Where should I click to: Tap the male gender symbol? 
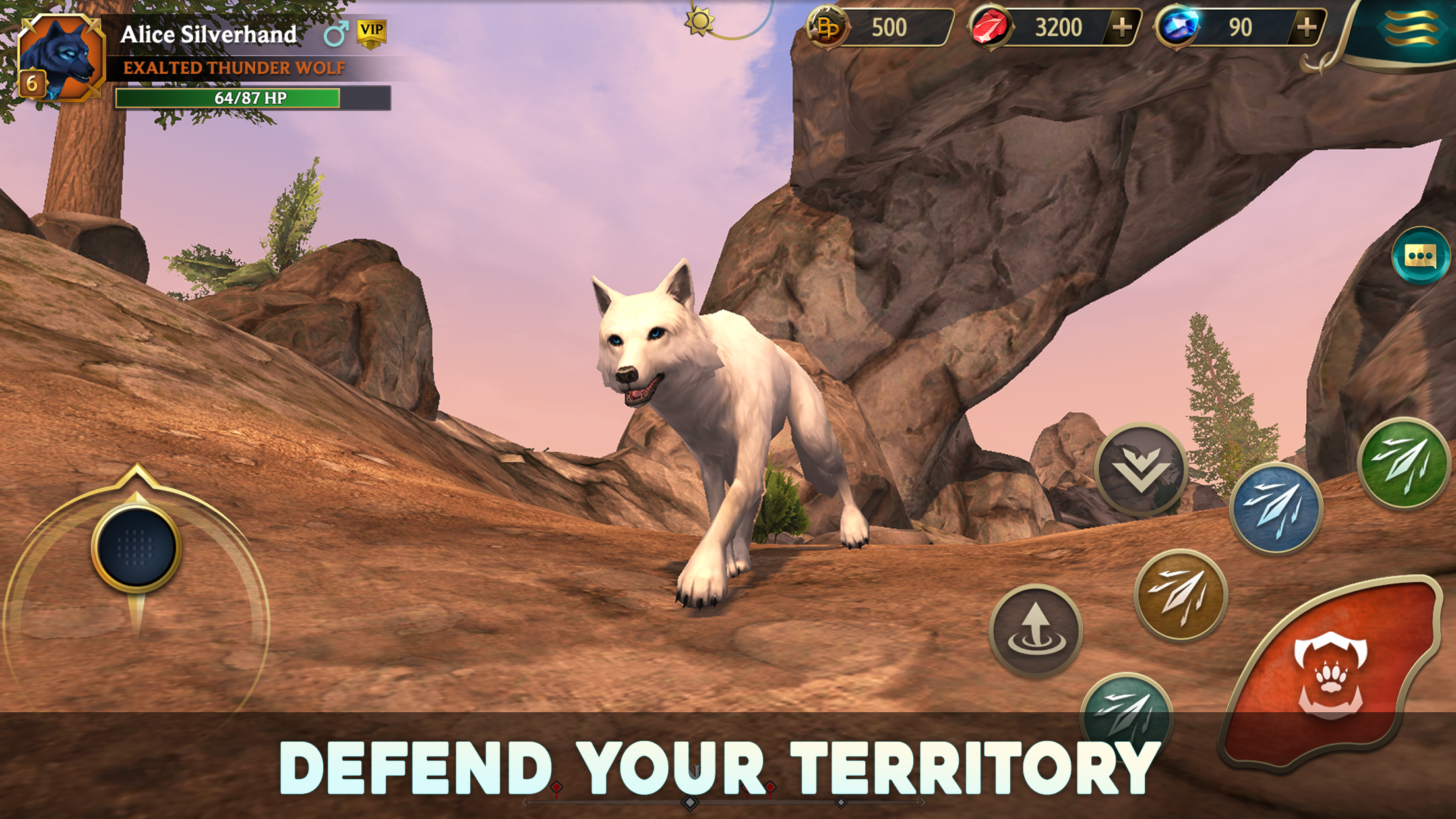click(x=336, y=32)
